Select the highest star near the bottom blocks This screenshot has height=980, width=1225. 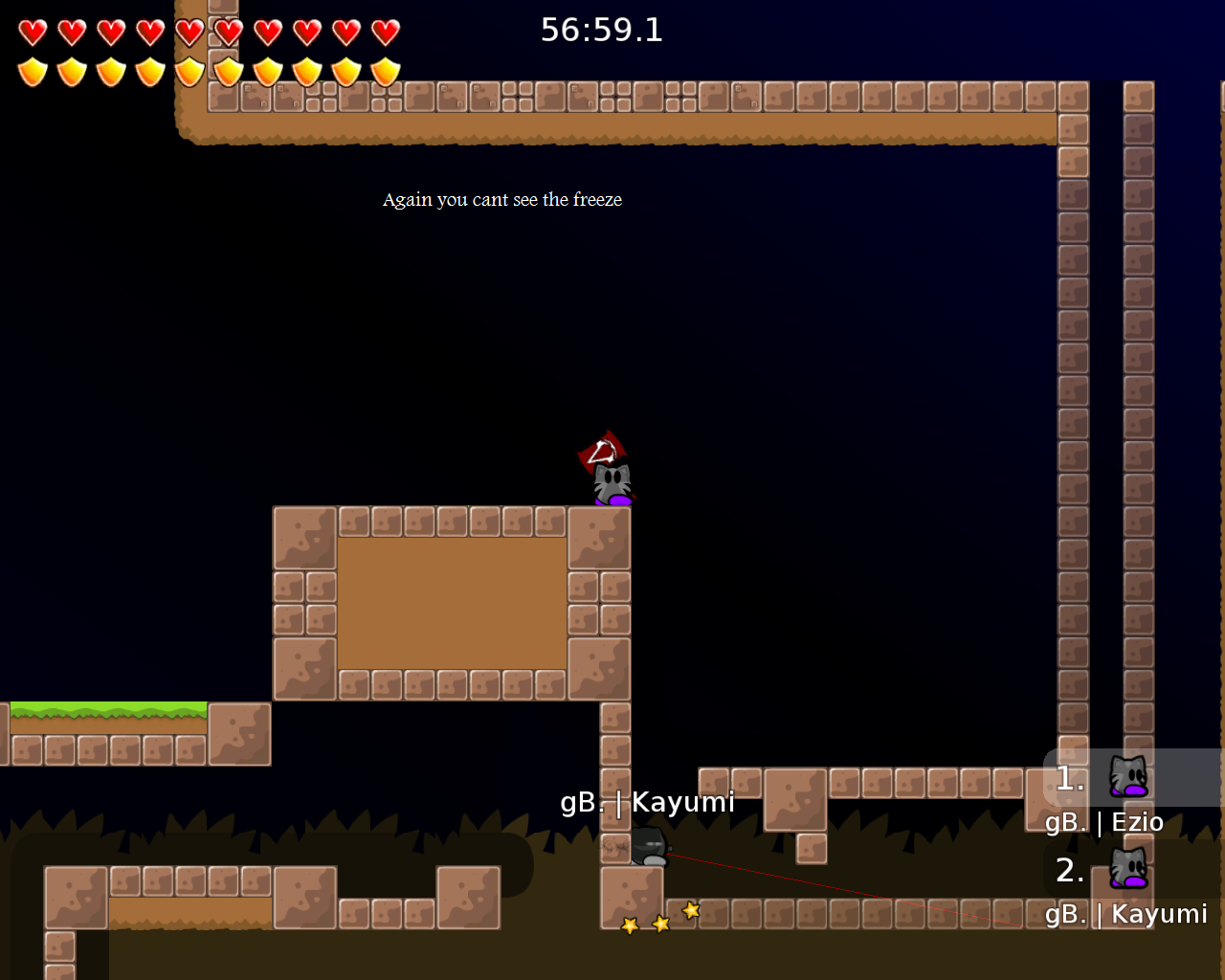(x=690, y=912)
